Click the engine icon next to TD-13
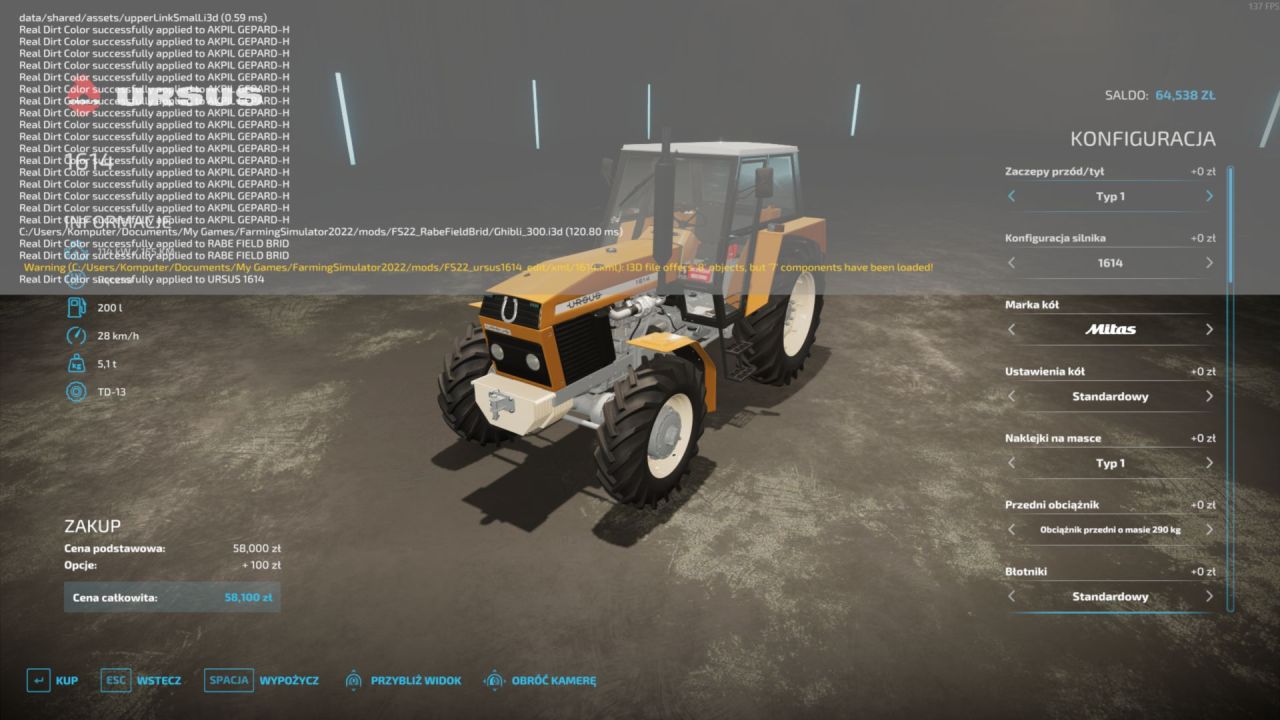Screen dimensions: 1280x720 point(76,392)
